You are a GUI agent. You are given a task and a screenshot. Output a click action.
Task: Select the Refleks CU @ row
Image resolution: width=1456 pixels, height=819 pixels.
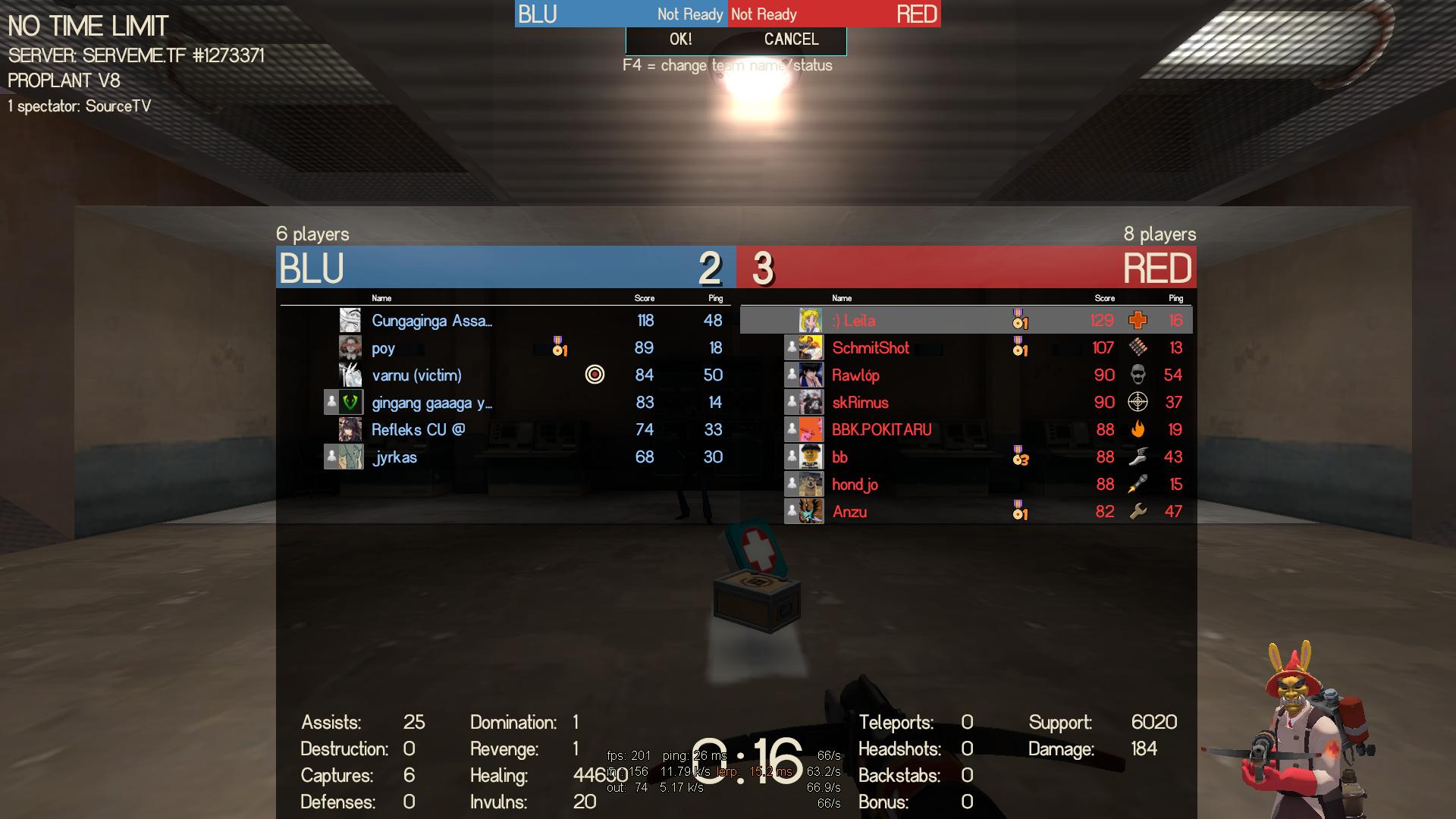(418, 430)
